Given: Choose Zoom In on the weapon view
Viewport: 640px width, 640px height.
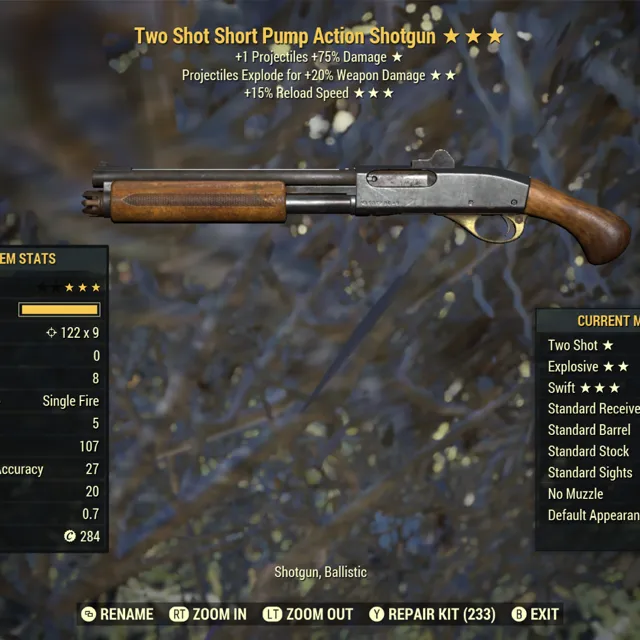Looking at the screenshot, I should click(208, 614).
